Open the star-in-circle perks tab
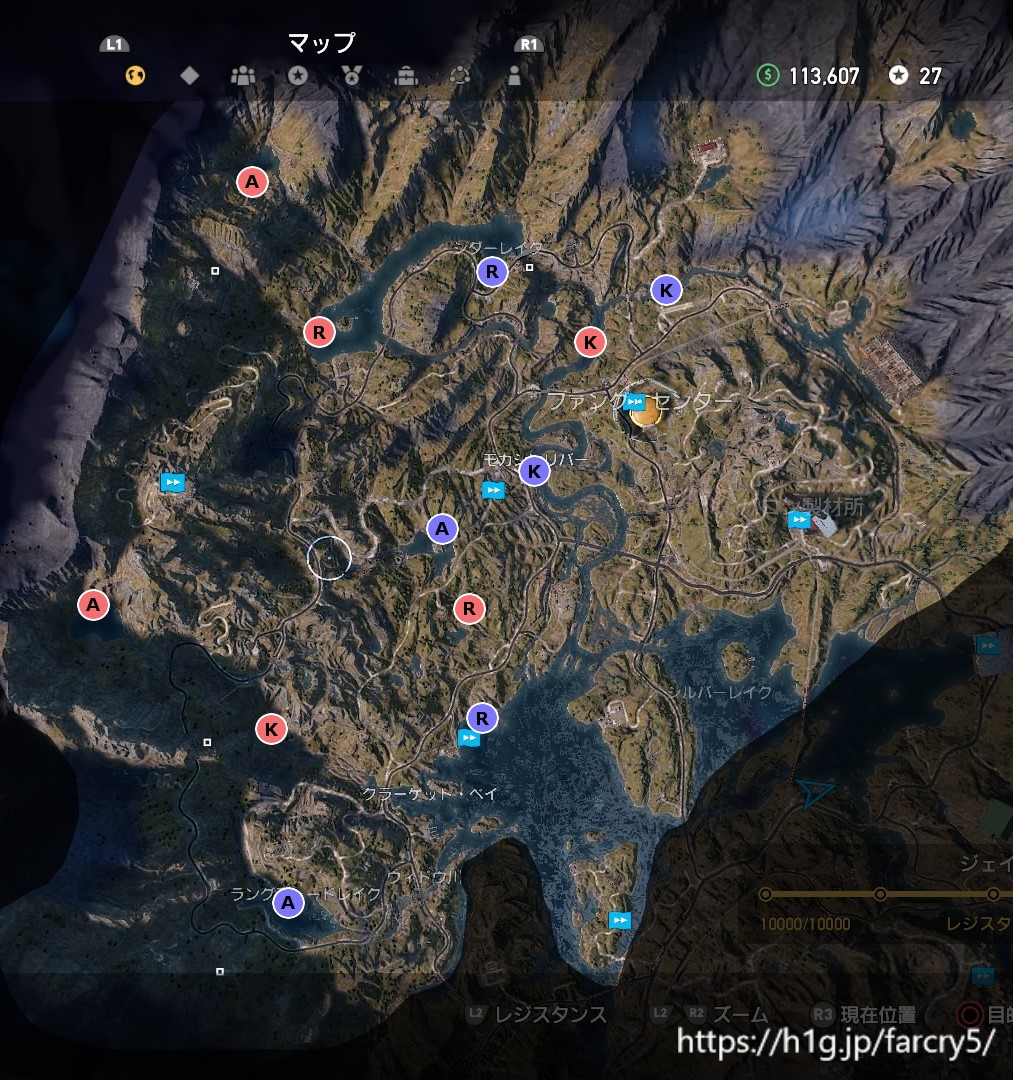This screenshot has height=1080, width=1013. [x=297, y=75]
